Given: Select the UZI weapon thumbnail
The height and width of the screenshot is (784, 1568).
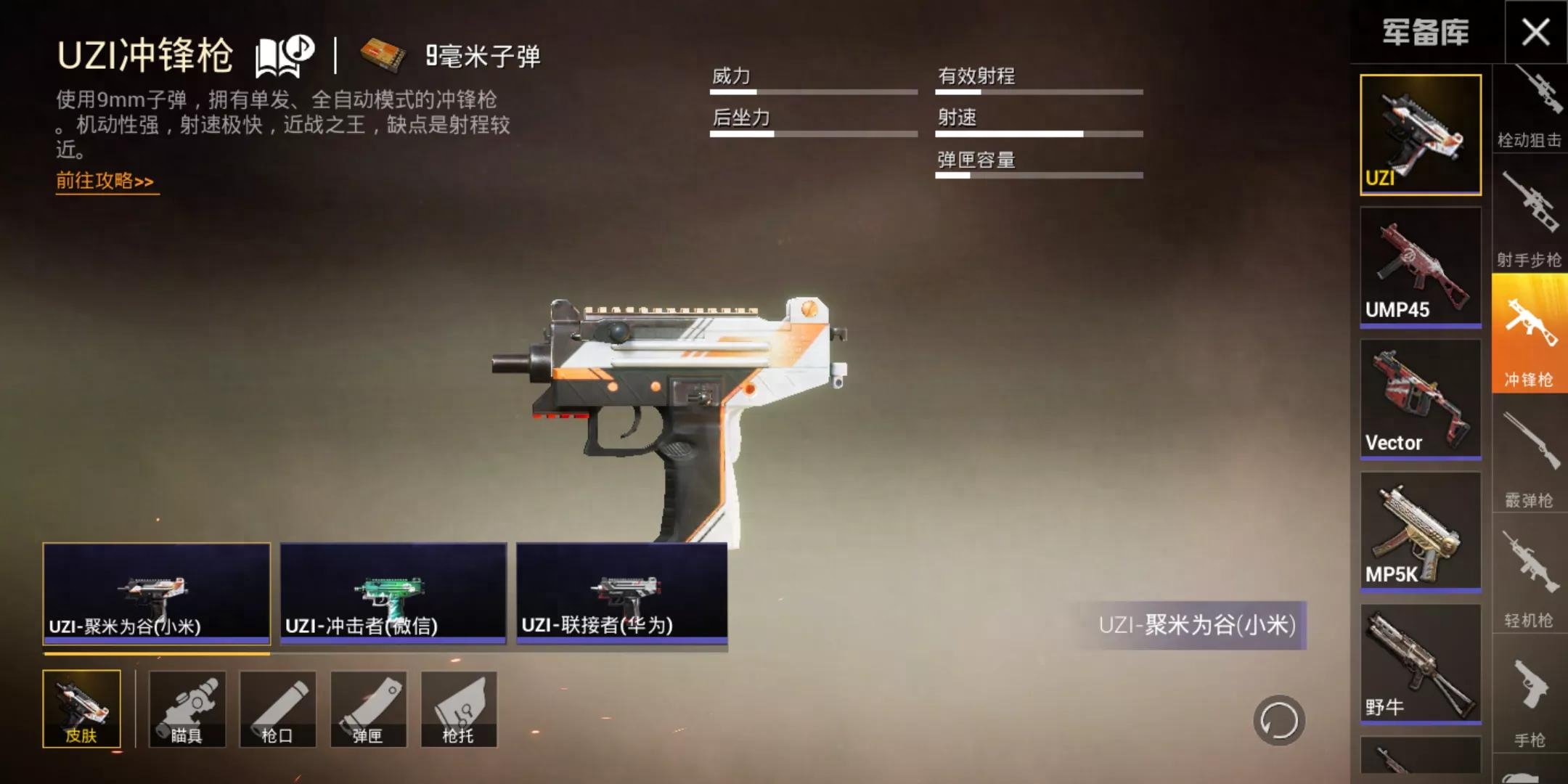Looking at the screenshot, I should (1420, 134).
